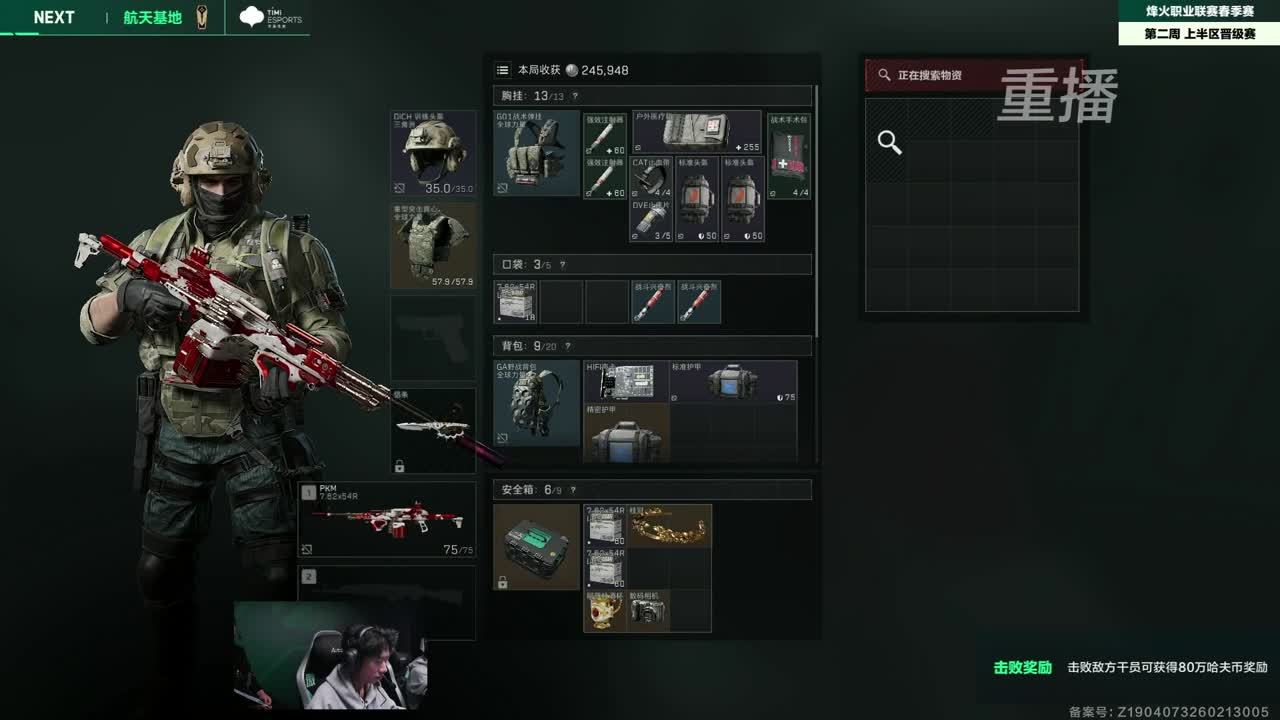Open the list menu beside 本局收获
This screenshot has height=720, width=1280.
[x=502, y=70]
